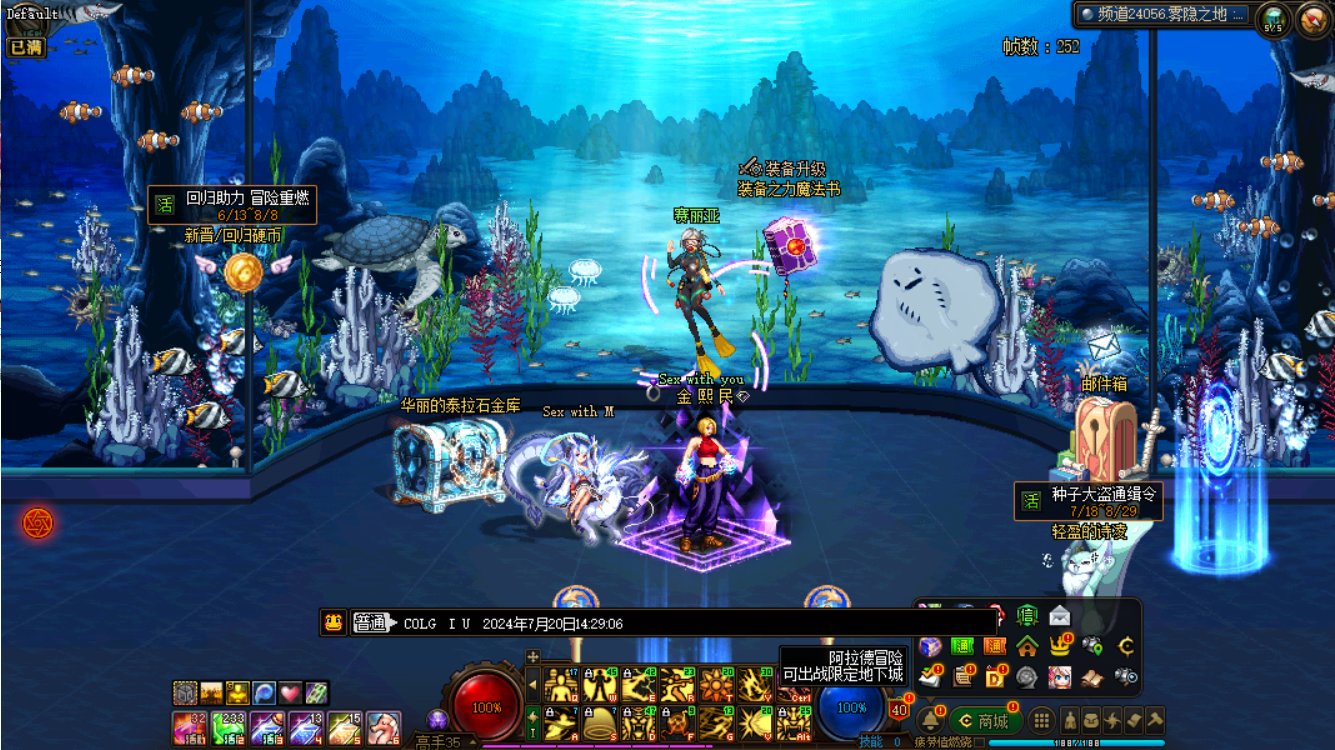The image size is (1335, 750).
Task: Open the 回归助力 冒险重燃 event banner
Action: (x=233, y=205)
